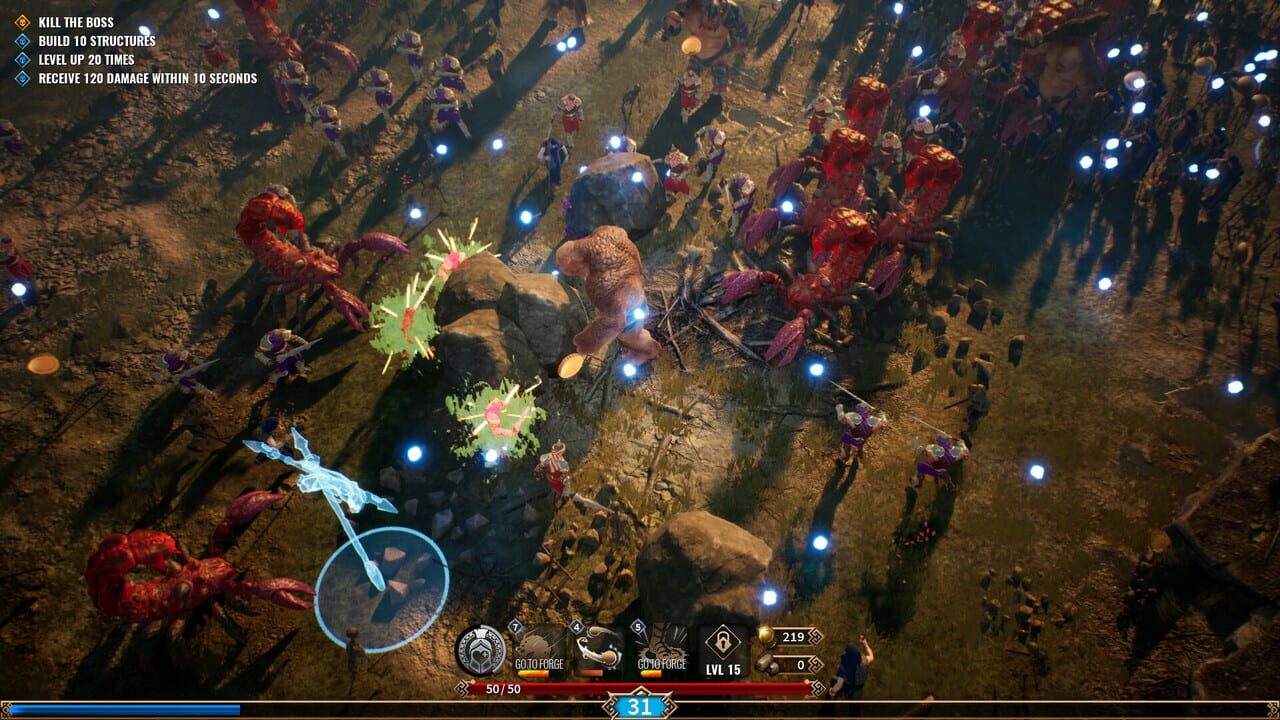The width and height of the screenshot is (1280, 720).
Task: Click the scorpion claw ability icon numbered 5
Action: click(662, 645)
